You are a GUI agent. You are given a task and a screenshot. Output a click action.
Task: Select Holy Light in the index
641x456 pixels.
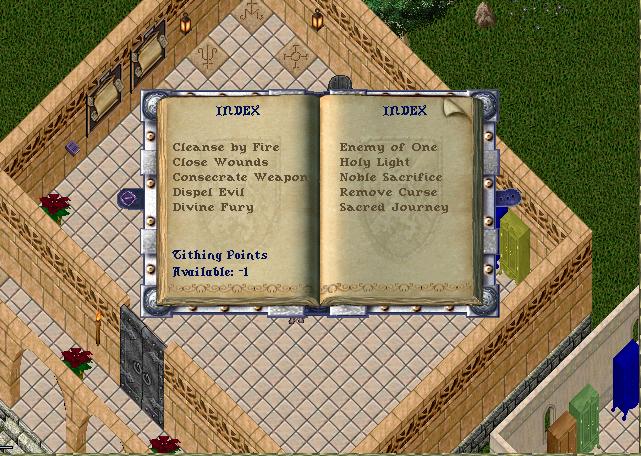[x=376, y=162]
